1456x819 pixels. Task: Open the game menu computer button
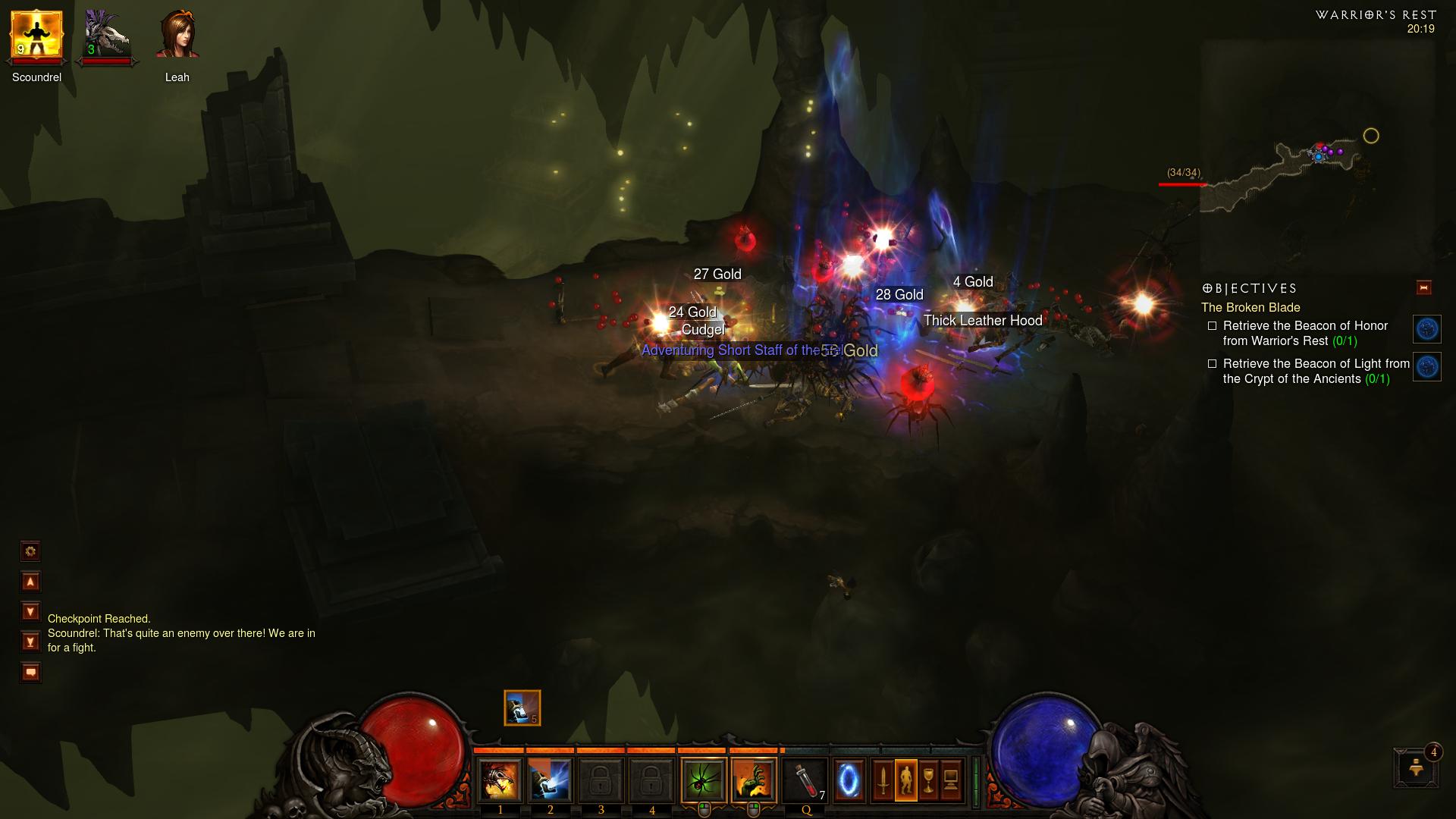(x=951, y=780)
